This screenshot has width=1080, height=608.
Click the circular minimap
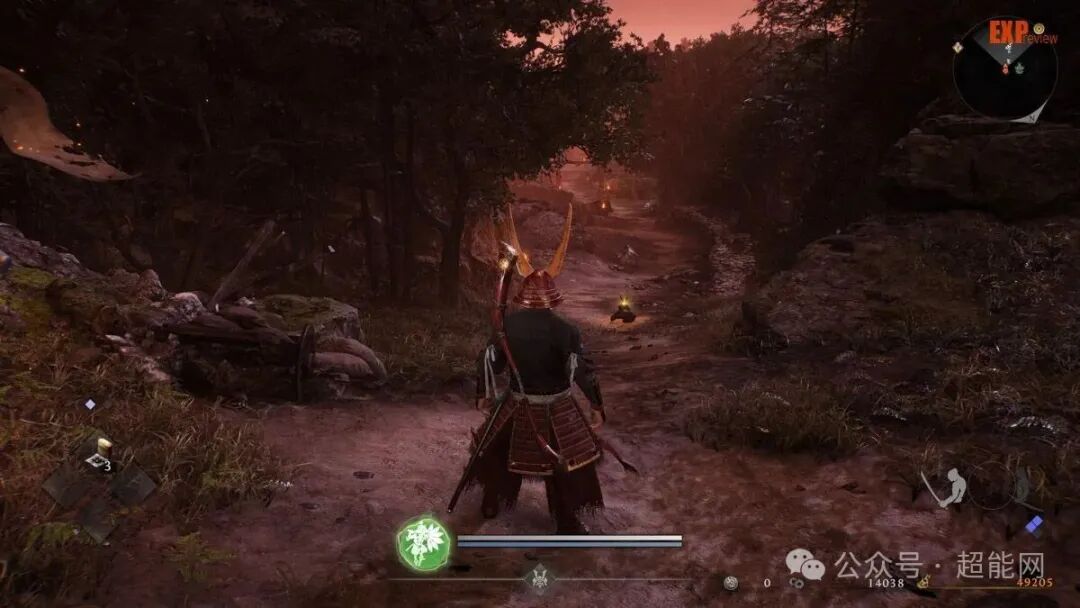[1004, 71]
